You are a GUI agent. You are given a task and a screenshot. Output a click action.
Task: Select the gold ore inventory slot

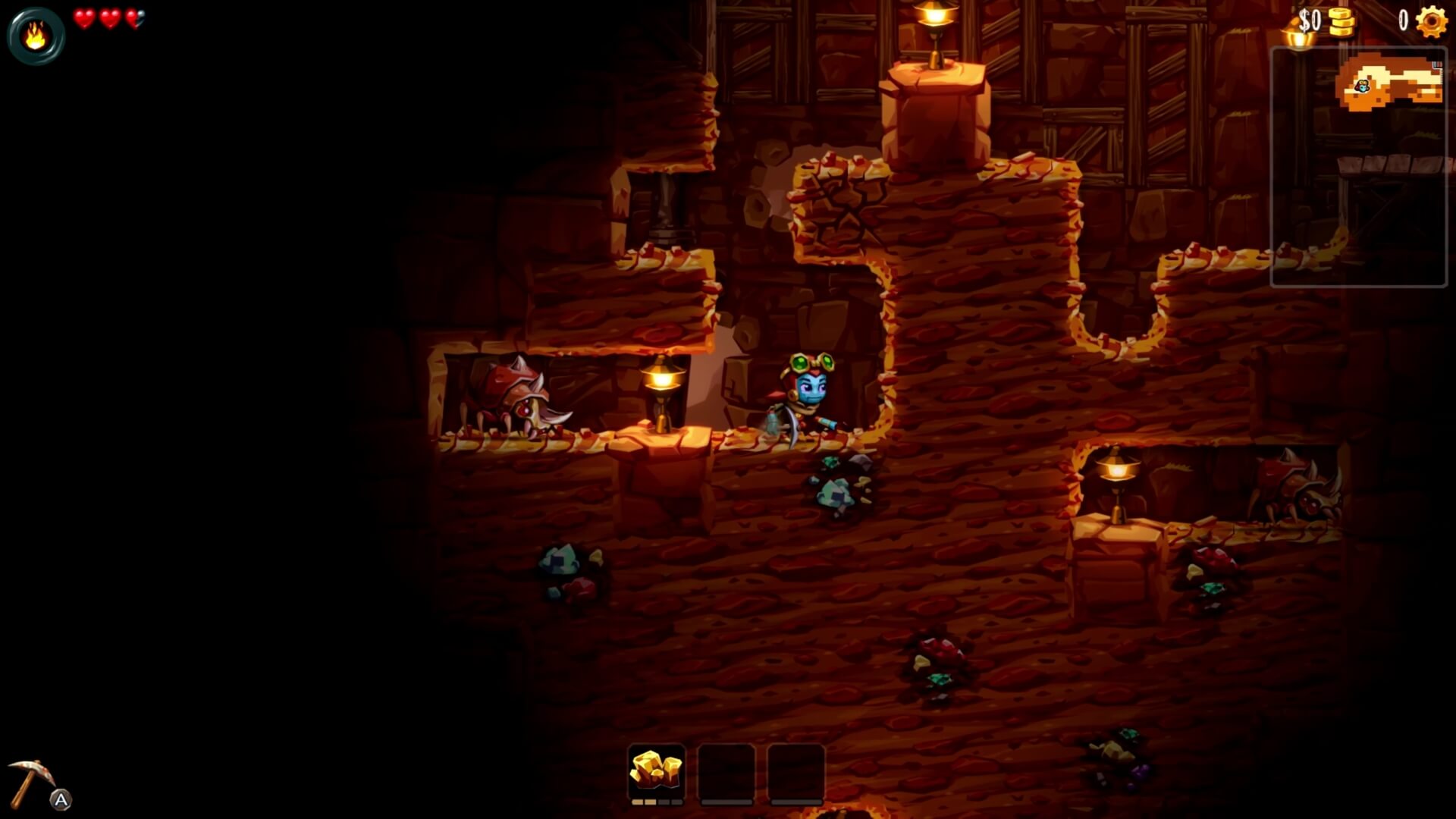[x=657, y=771]
